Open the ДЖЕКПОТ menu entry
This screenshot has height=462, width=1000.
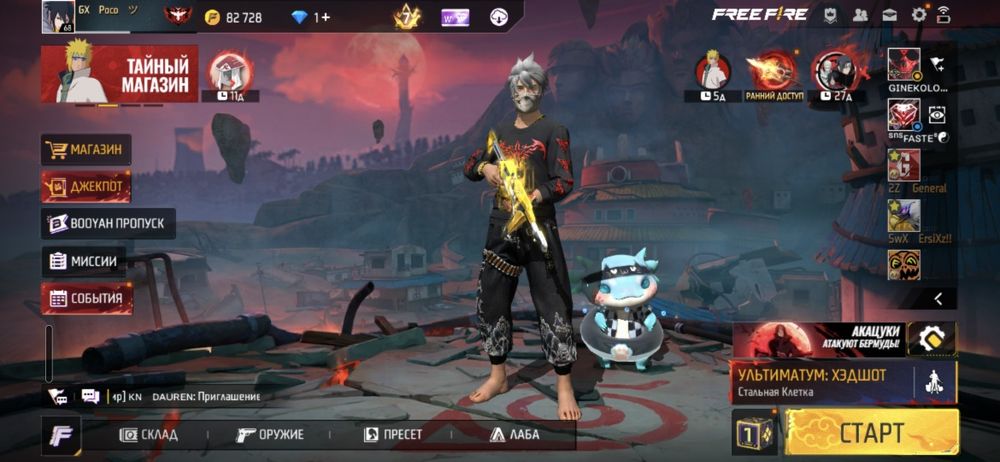pos(86,187)
